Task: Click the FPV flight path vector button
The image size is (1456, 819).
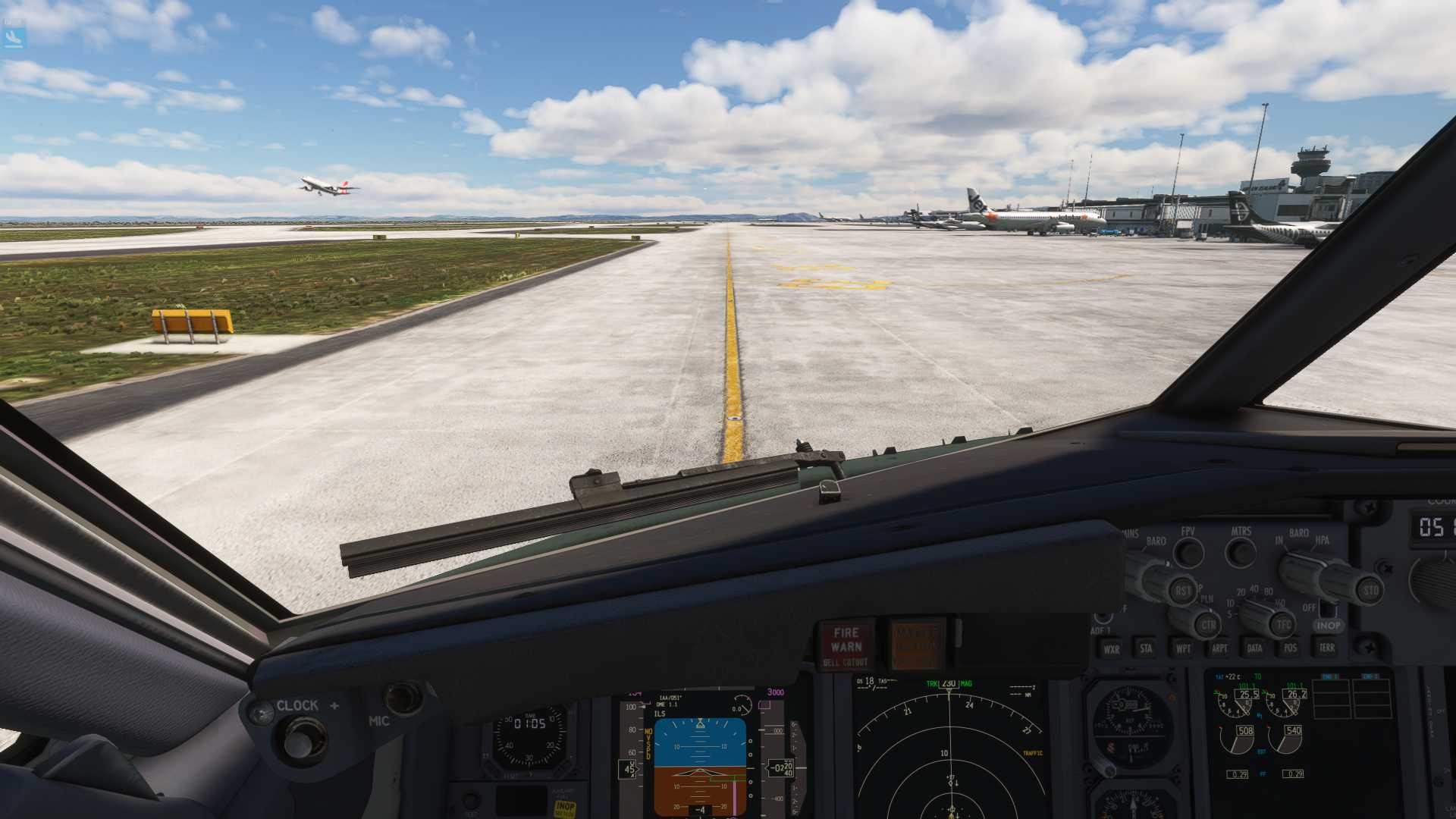Action: (x=1188, y=553)
